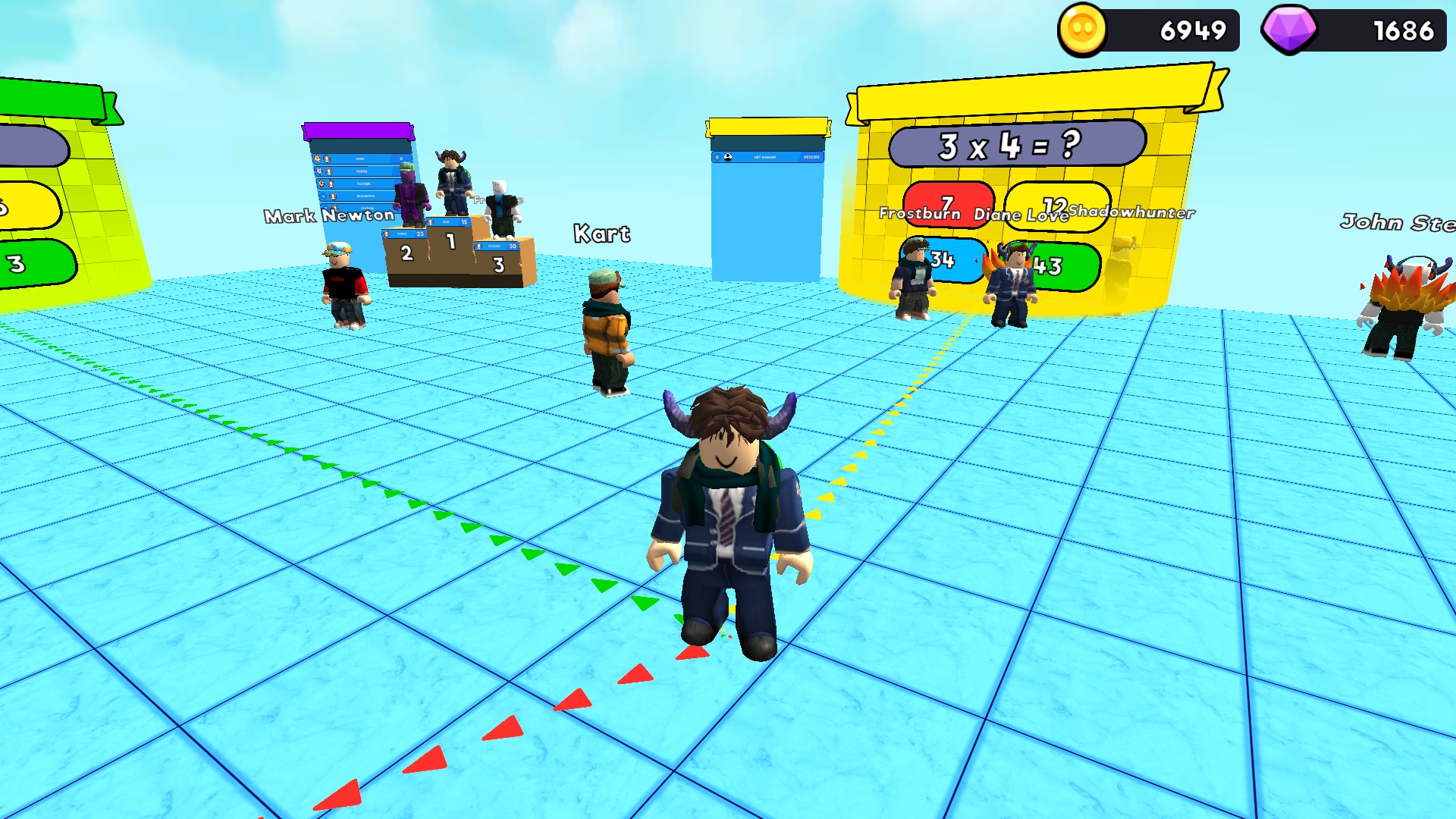Image resolution: width=1456 pixels, height=819 pixels.
Task: Toggle the mic on the third-place podium plate
Action: click(x=479, y=244)
